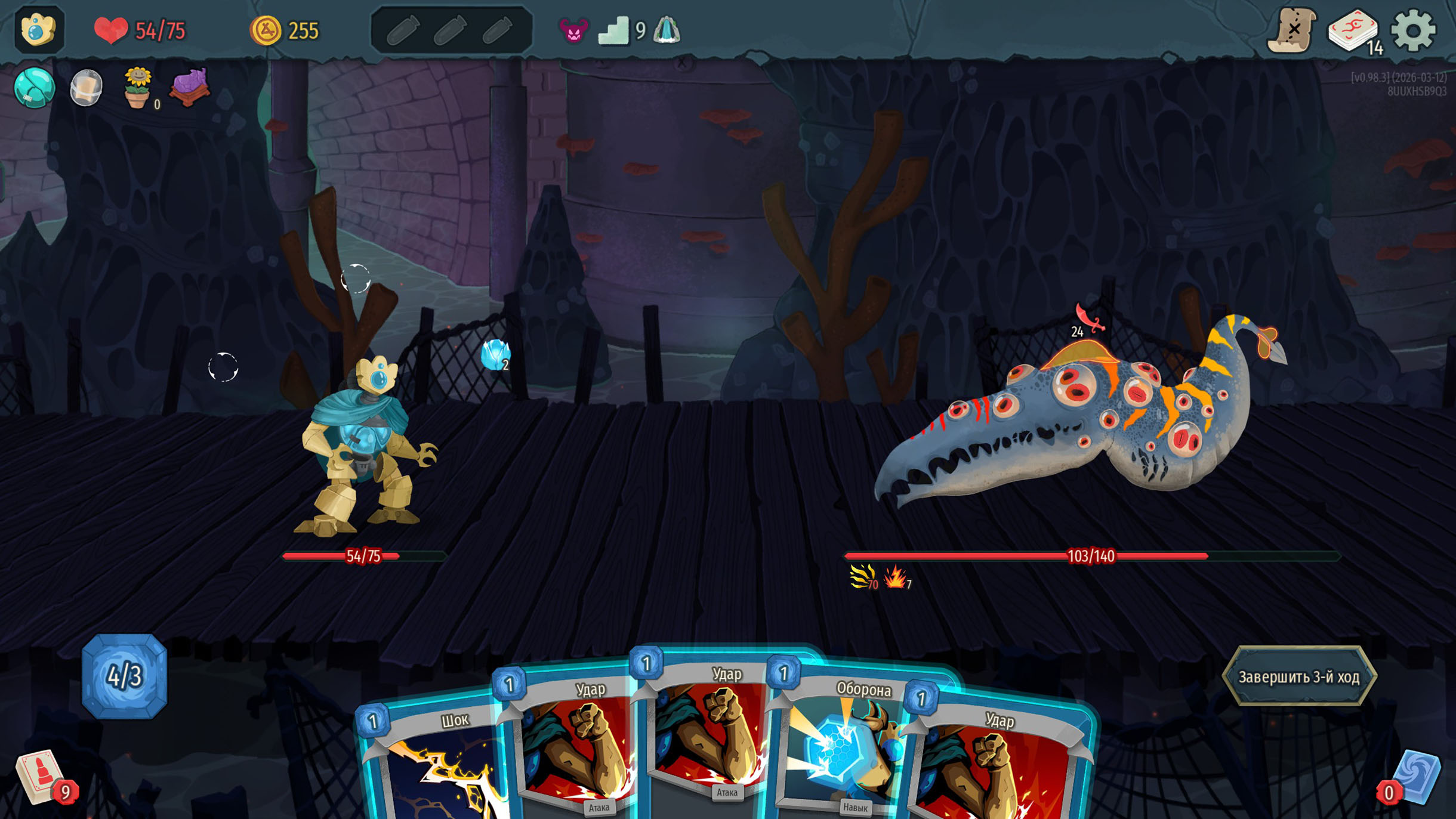Image resolution: width=1456 pixels, height=819 pixels.
Task: Open the settings gear menu
Action: tap(1412, 30)
